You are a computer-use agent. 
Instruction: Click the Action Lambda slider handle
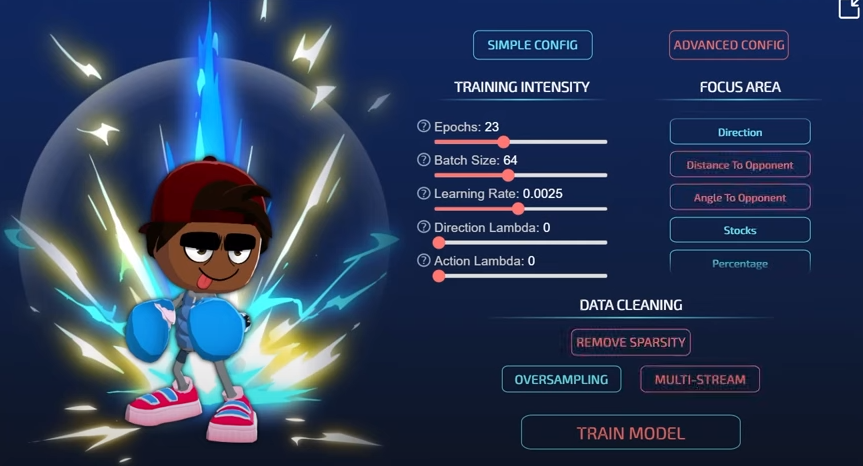click(439, 275)
